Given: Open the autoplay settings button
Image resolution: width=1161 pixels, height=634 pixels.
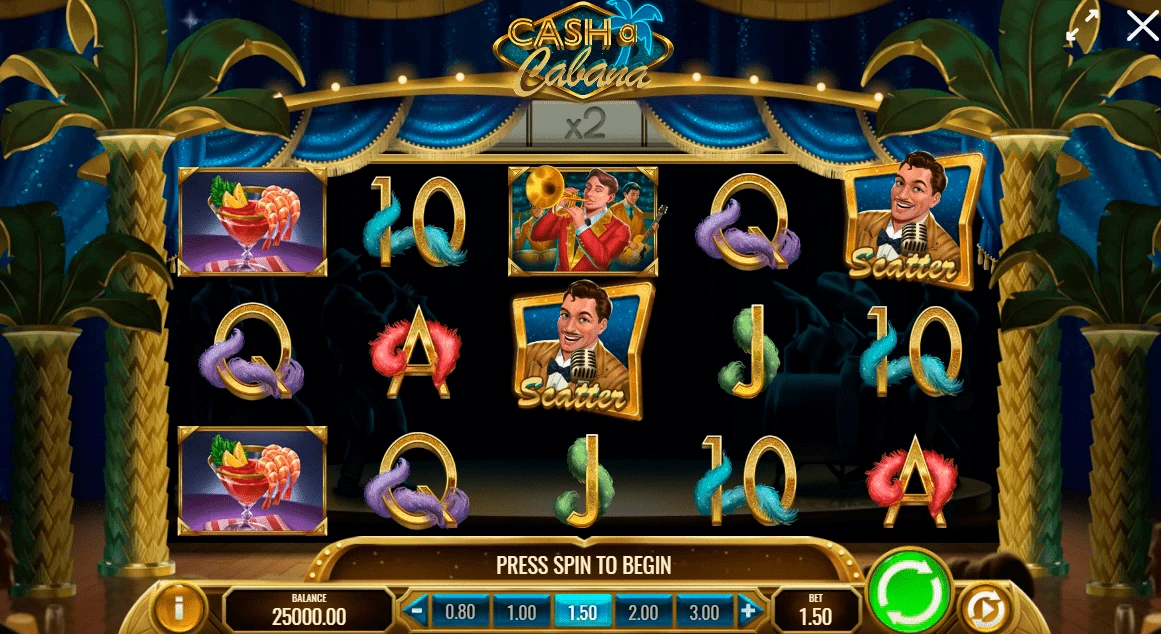Looking at the screenshot, I should 986,609.
